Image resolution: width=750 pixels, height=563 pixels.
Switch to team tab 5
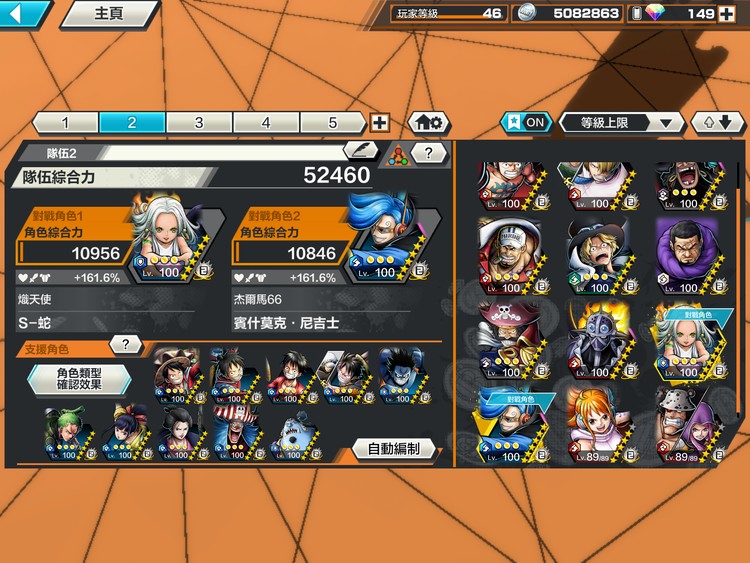[x=333, y=123]
